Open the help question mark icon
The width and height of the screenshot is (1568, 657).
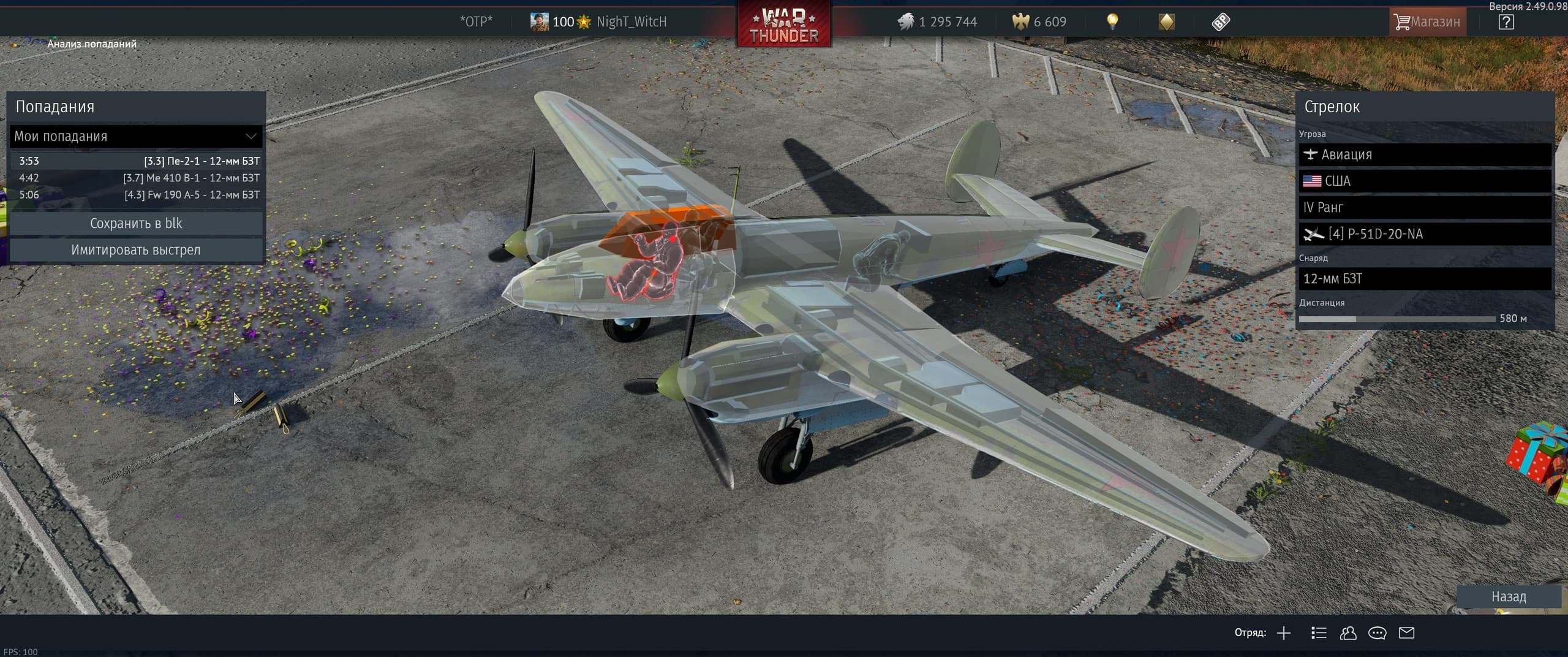(x=1506, y=22)
